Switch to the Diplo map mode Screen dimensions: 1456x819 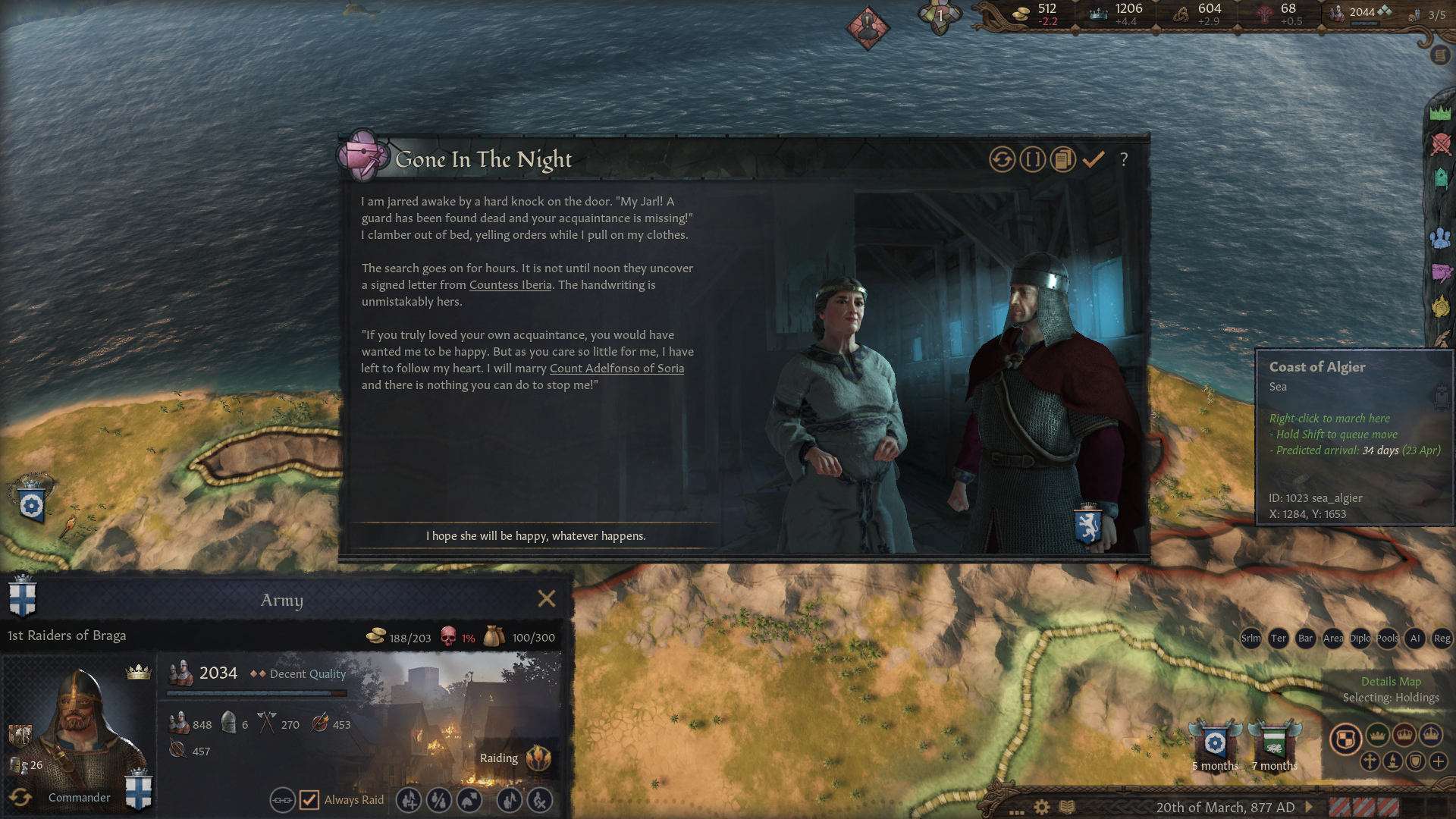(x=1360, y=639)
